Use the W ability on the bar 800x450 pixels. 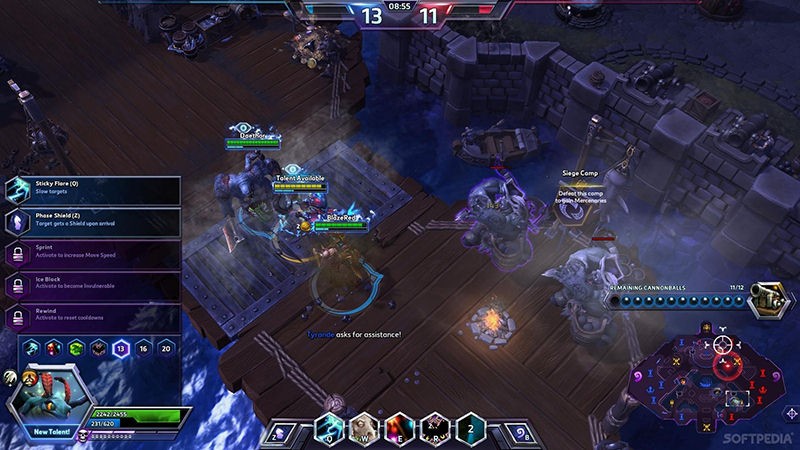365,428
